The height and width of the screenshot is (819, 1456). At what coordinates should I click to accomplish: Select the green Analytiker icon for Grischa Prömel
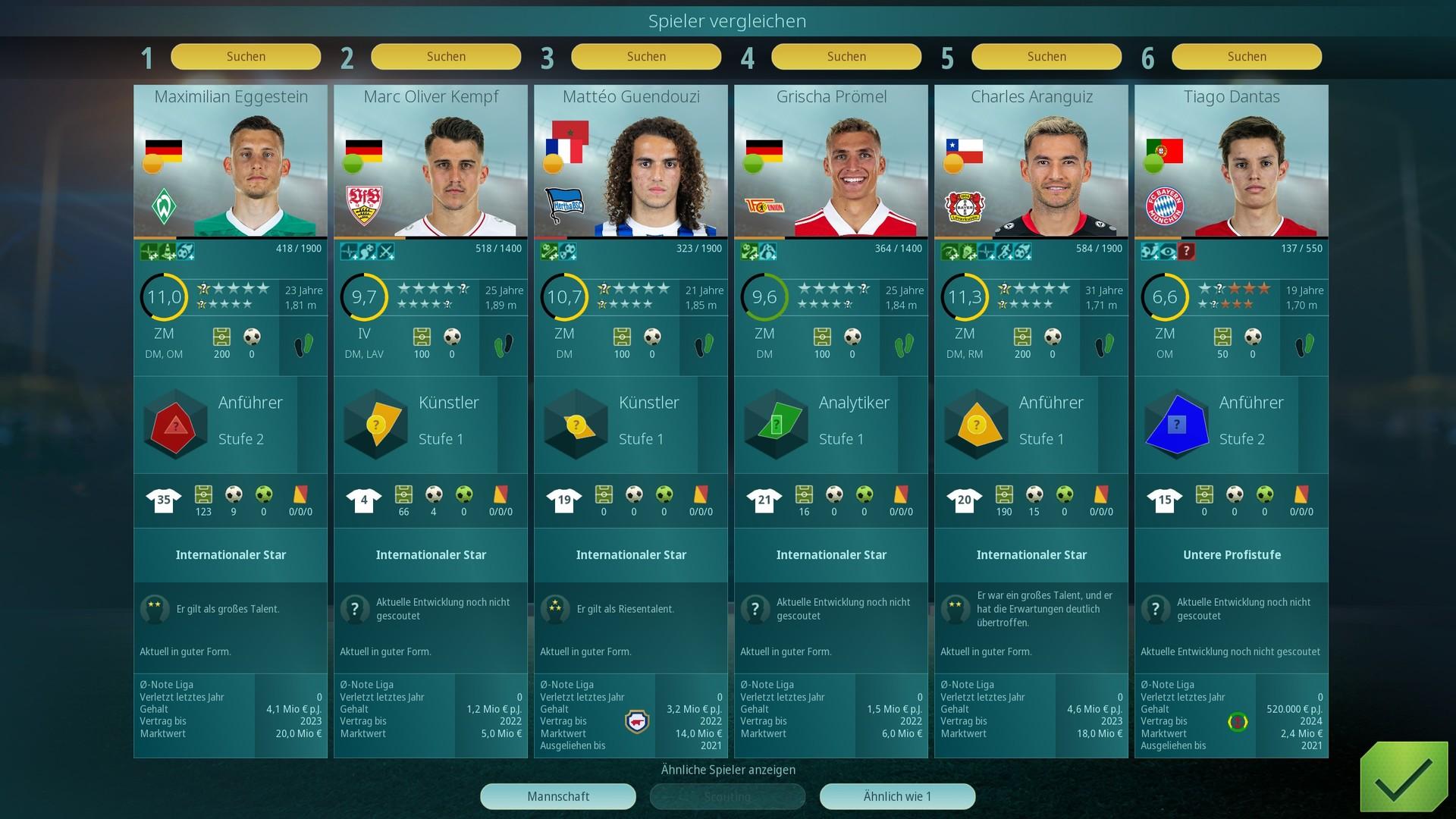tap(776, 423)
